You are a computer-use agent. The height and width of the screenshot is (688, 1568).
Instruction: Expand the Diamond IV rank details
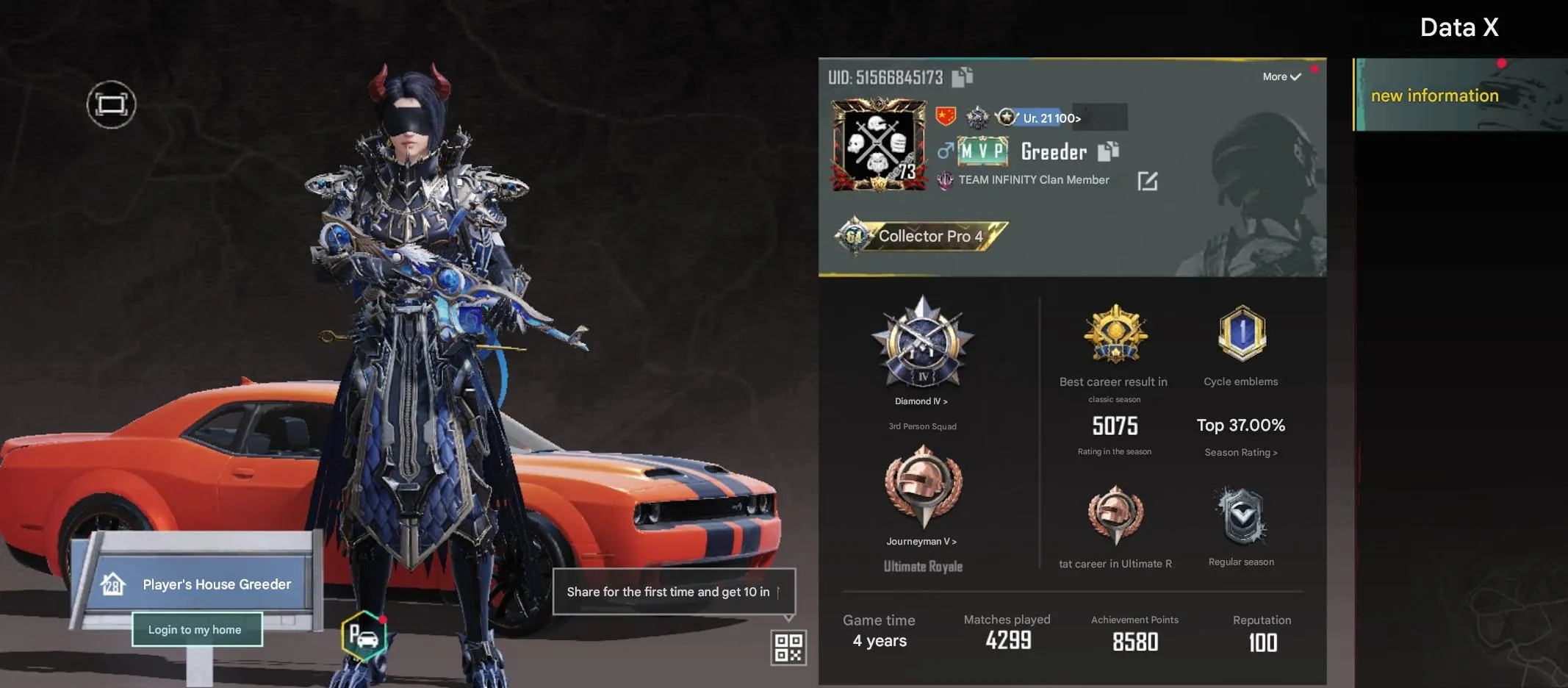click(921, 401)
